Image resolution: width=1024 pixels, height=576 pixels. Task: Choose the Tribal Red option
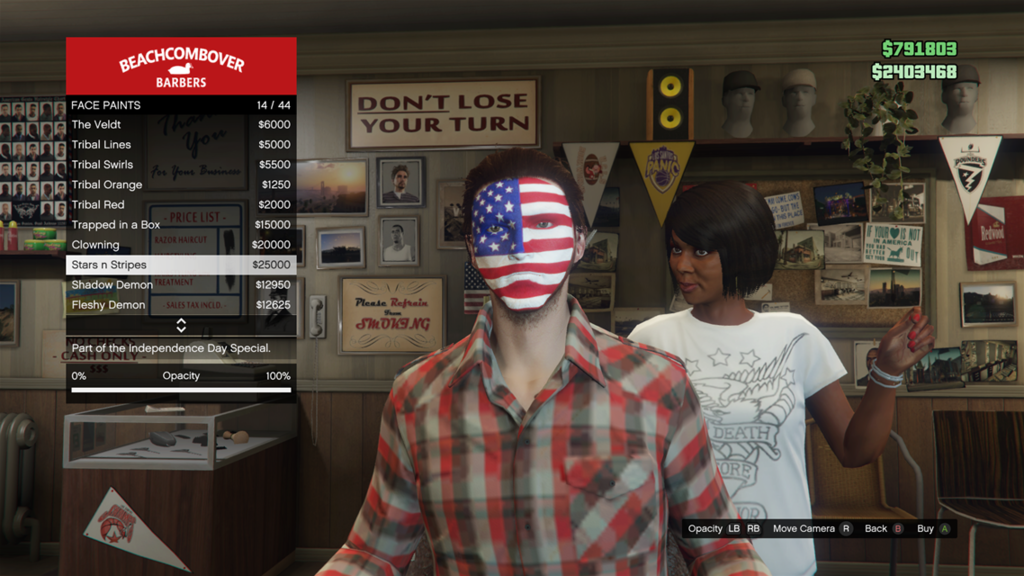(181, 205)
